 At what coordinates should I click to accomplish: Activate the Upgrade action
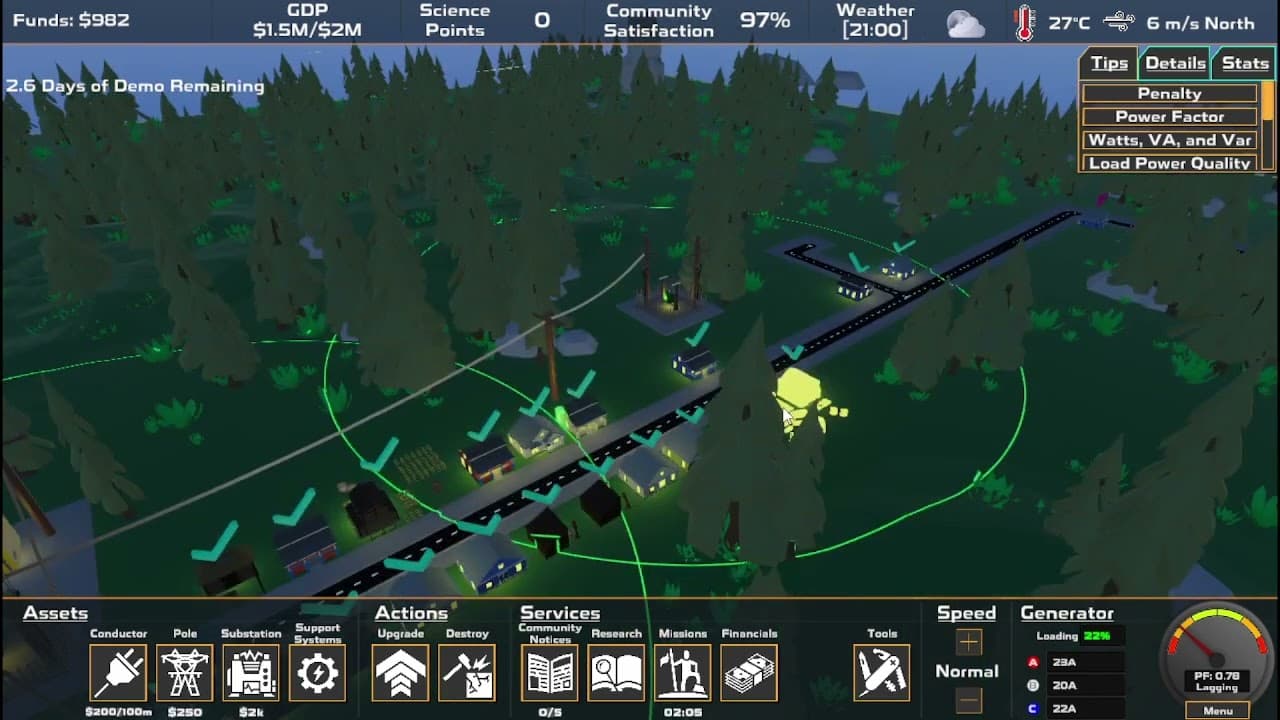(x=401, y=672)
